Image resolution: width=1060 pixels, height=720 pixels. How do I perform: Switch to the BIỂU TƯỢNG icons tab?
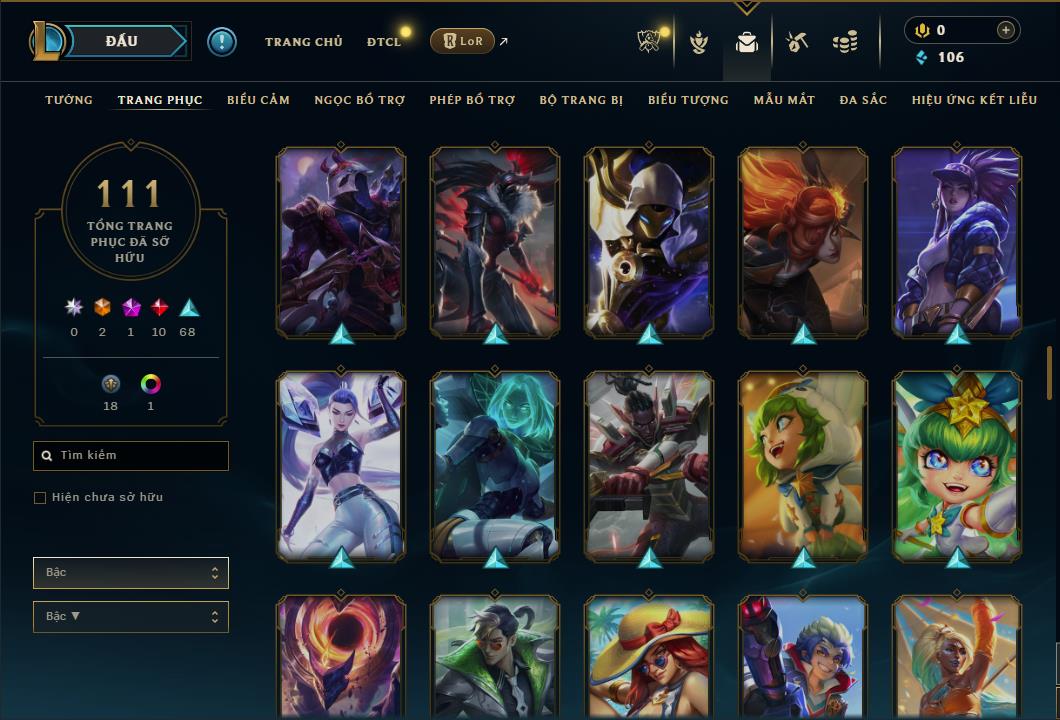(x=688, y=100)
